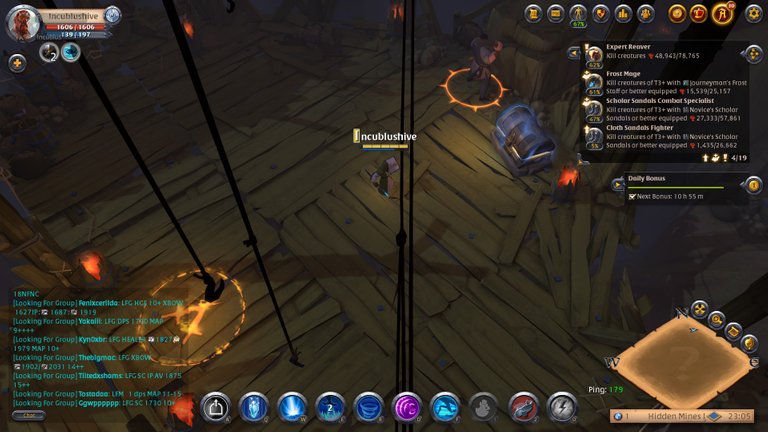Click the plus button under portrait

tap(17, 62)
